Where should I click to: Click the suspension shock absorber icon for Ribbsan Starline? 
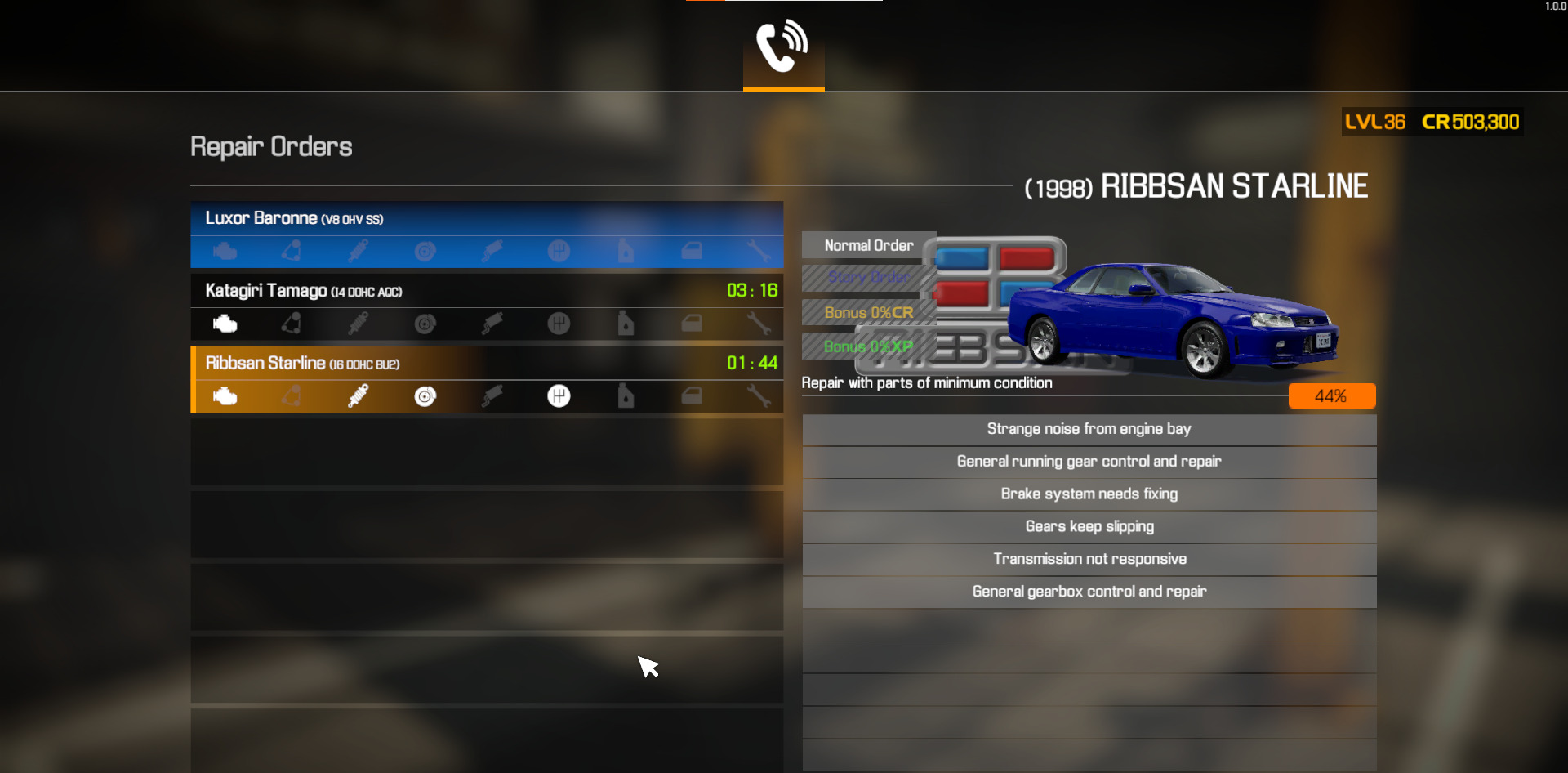tap(359, 396)
